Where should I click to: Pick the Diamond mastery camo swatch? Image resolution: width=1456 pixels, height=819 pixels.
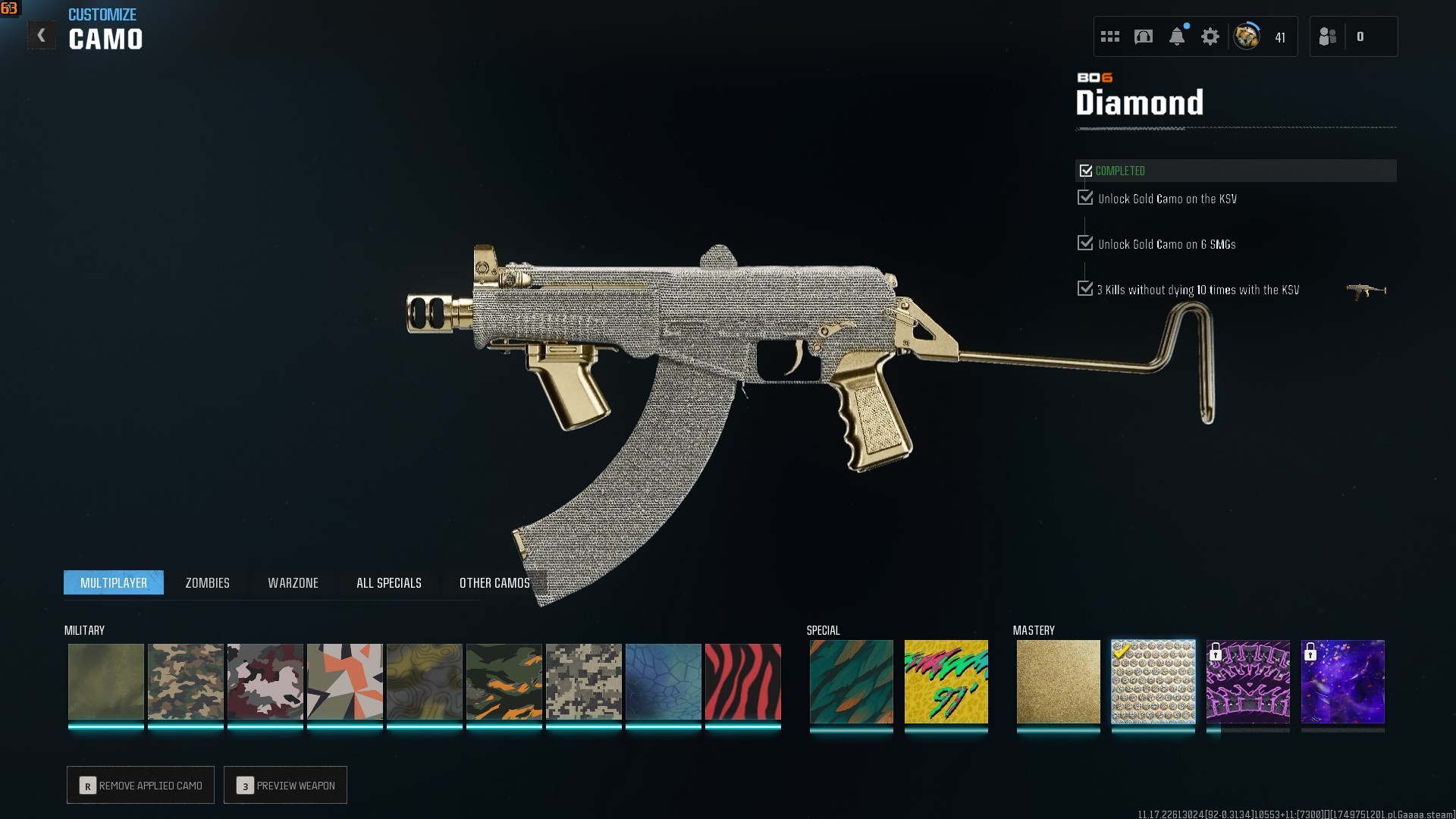(1153, 682)
